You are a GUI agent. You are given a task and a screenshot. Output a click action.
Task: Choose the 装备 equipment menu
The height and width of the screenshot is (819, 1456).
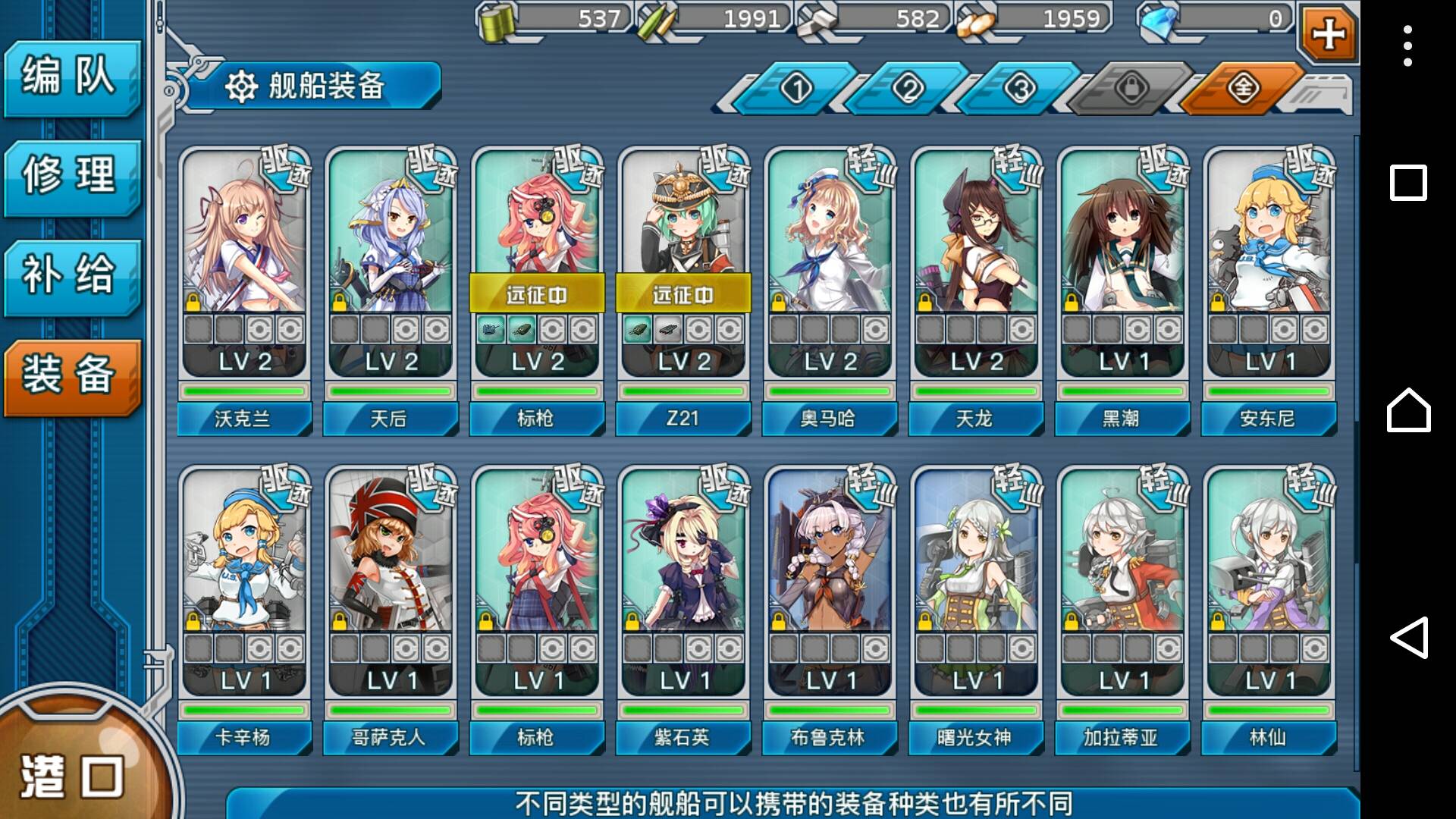71,376
